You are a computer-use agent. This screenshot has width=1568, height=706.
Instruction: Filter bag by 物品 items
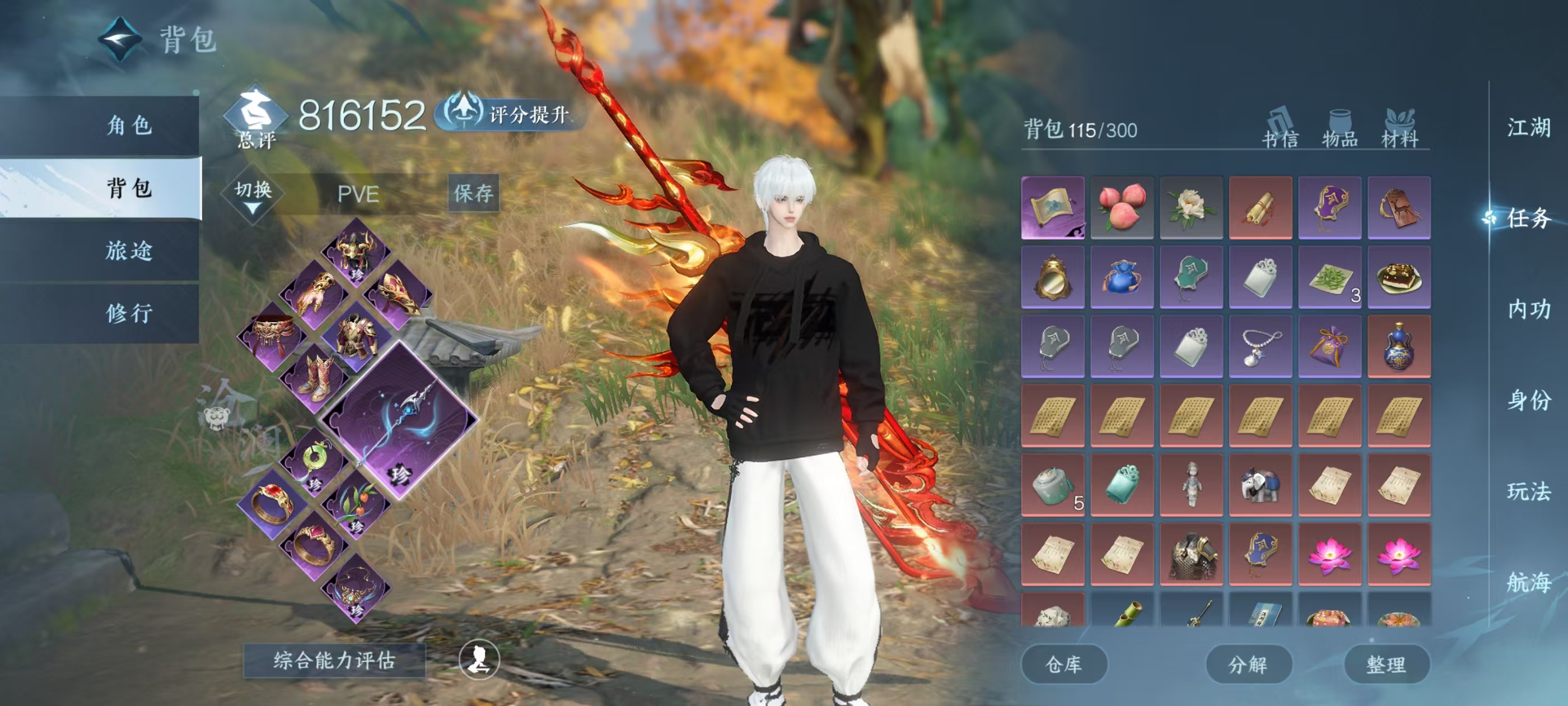pos(1340,130)
